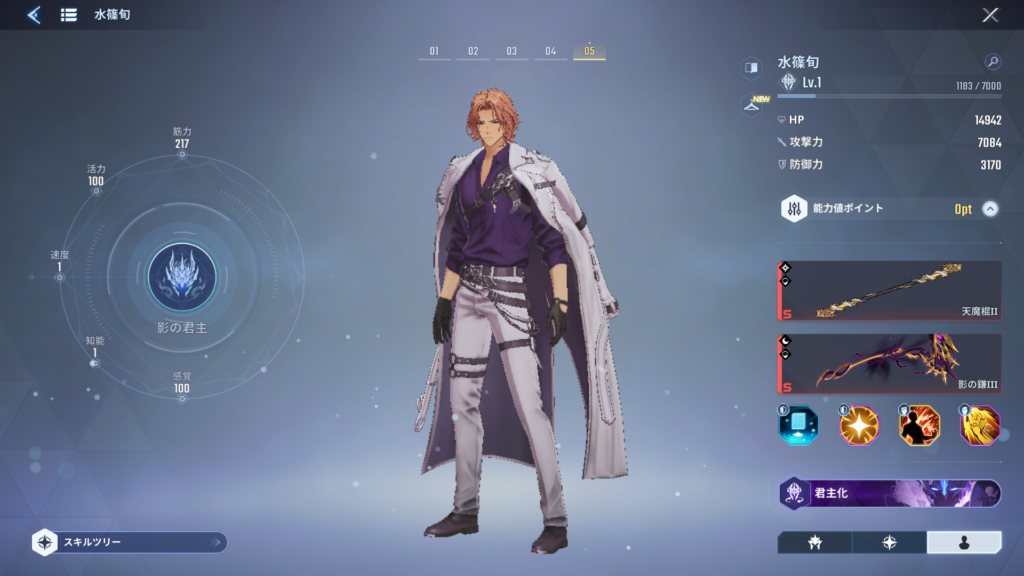Click the 影の君主 job emblem
Viewport: 1024px width, 576px height.
tap(182, 277)
